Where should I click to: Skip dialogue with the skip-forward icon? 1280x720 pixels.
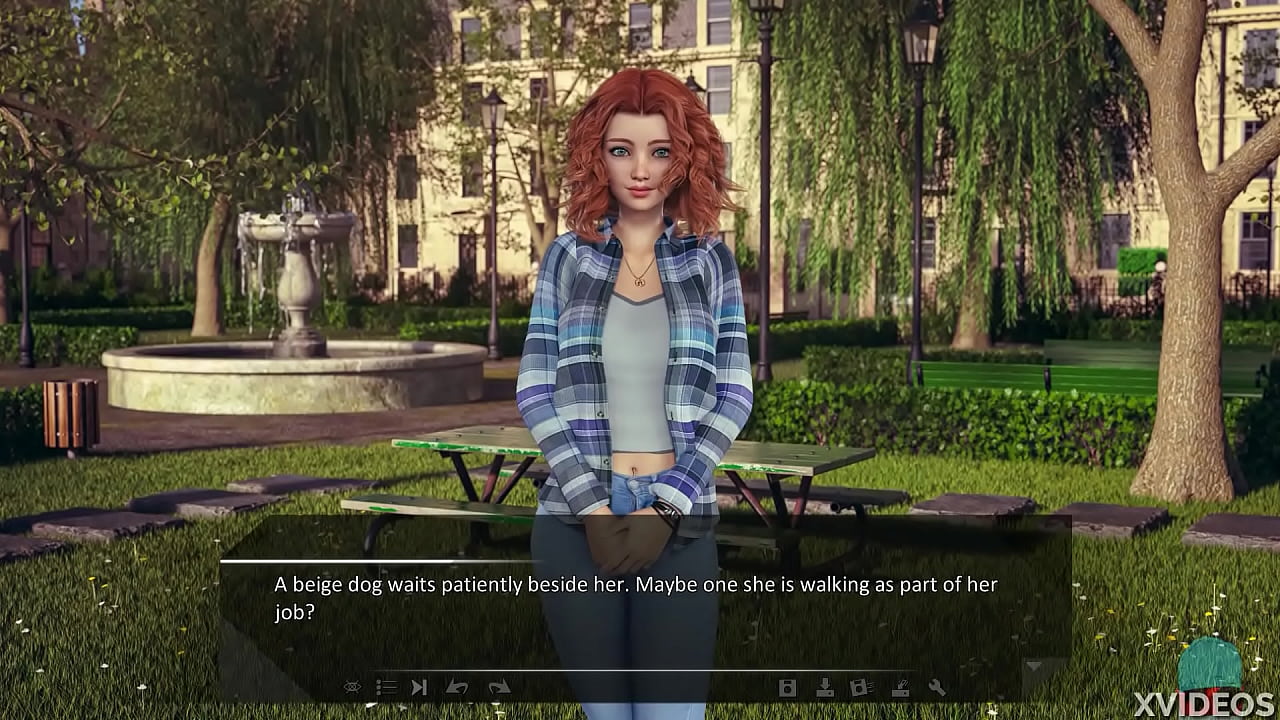click(420, 687)
